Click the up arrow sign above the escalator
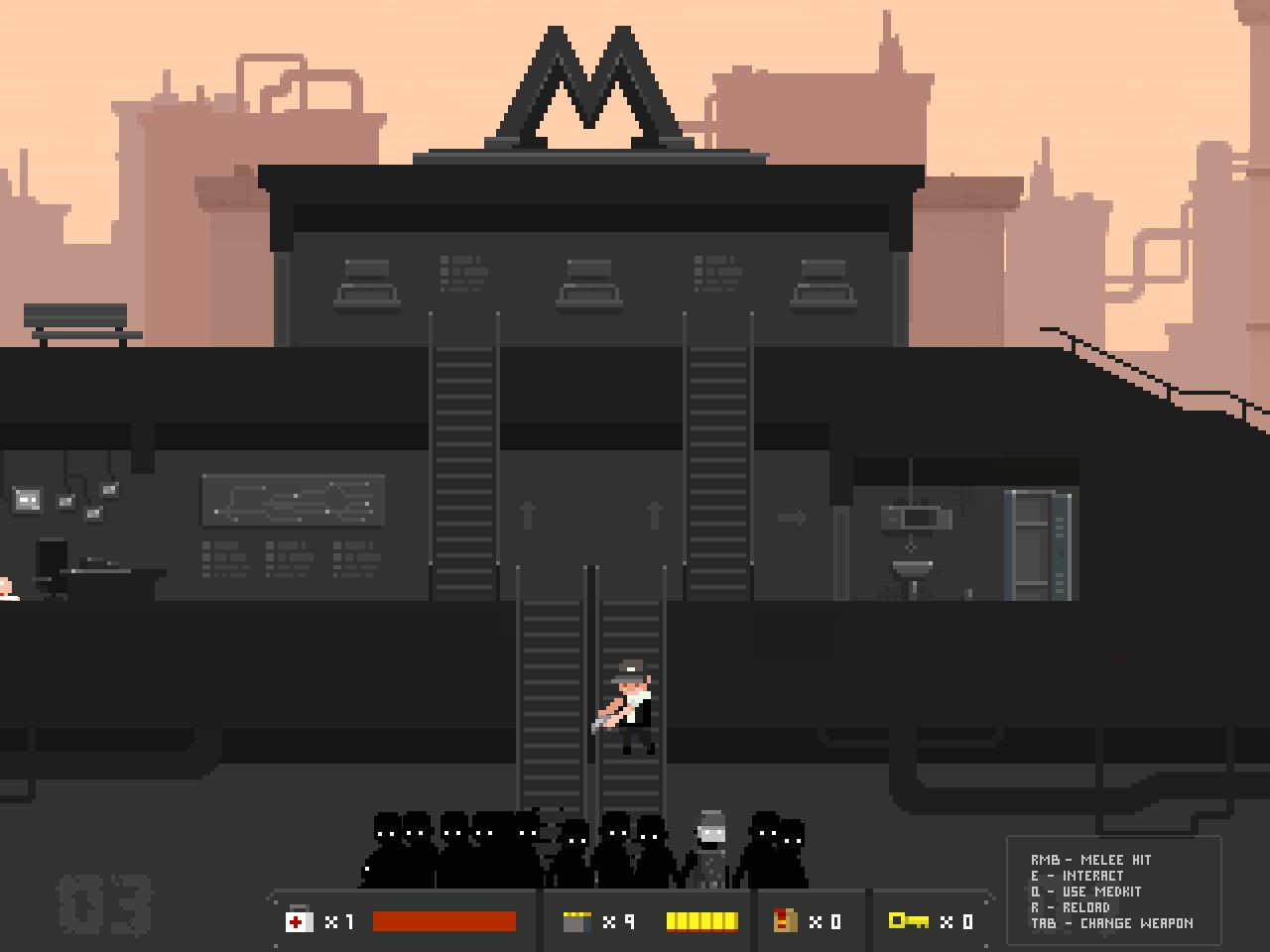The height and width of the screenshot is (952, 1270). click(529, 514)
